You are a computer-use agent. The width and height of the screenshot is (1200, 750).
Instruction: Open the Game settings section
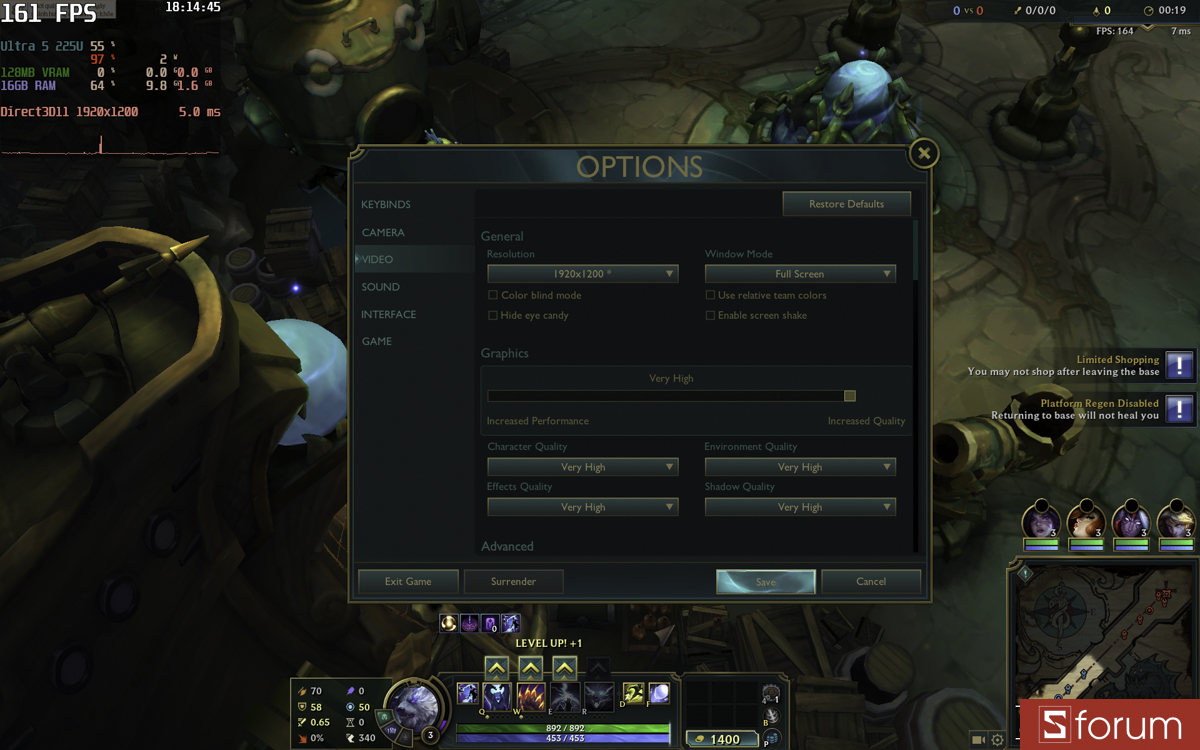click(376, 341)
